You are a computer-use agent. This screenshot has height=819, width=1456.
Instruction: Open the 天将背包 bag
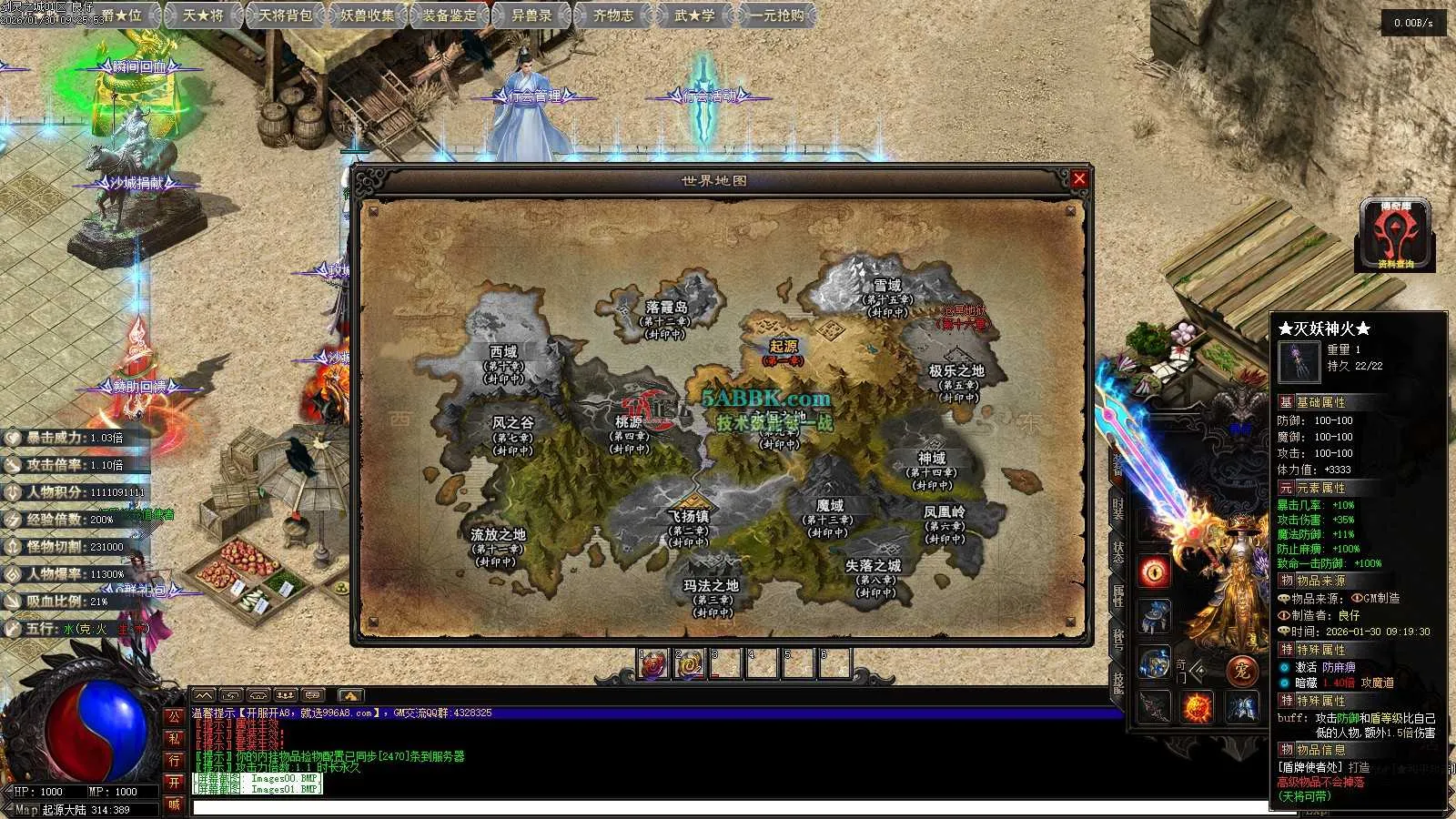click(285, 15)
